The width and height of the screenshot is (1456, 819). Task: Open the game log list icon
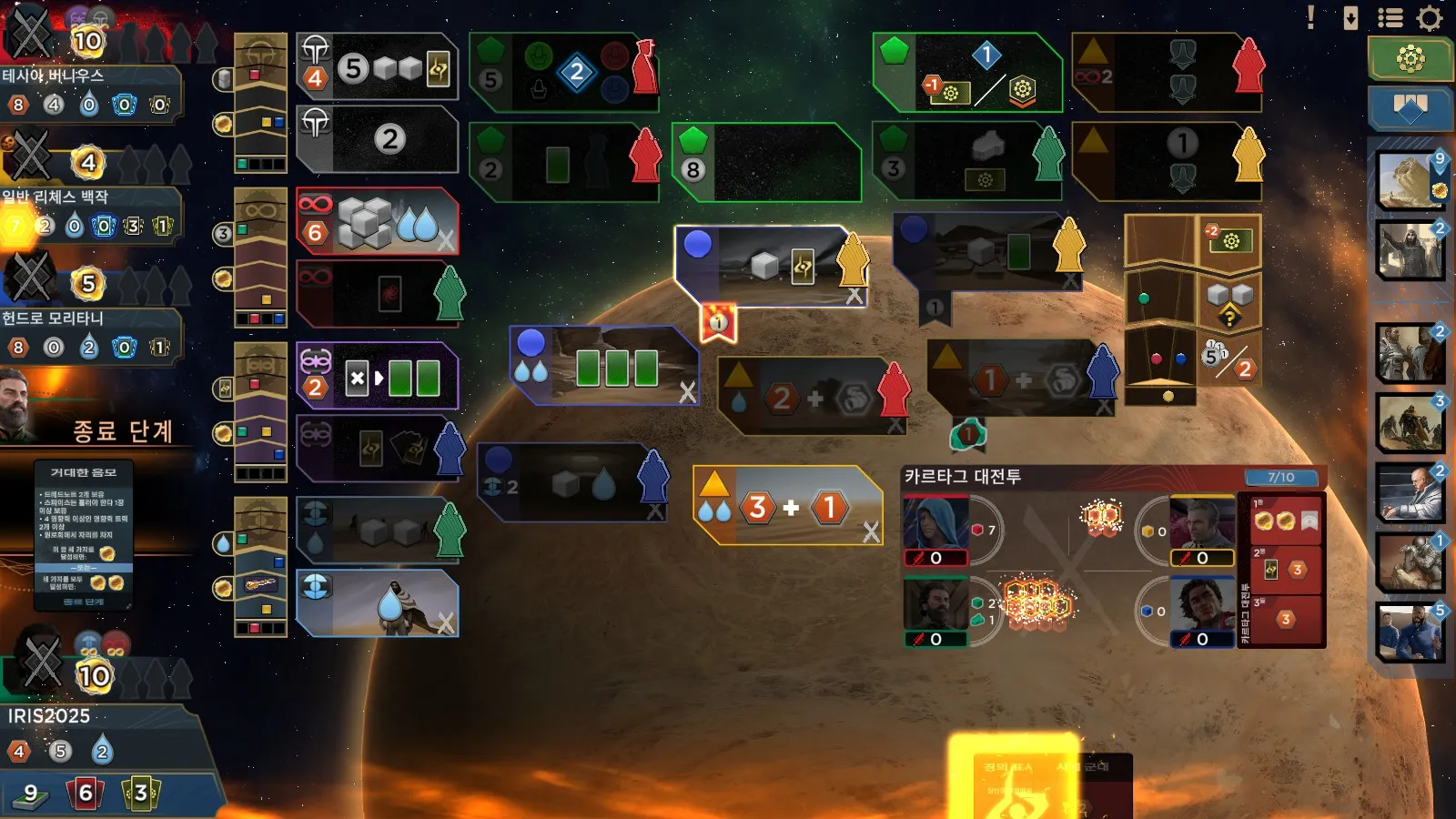[1390, 18]
